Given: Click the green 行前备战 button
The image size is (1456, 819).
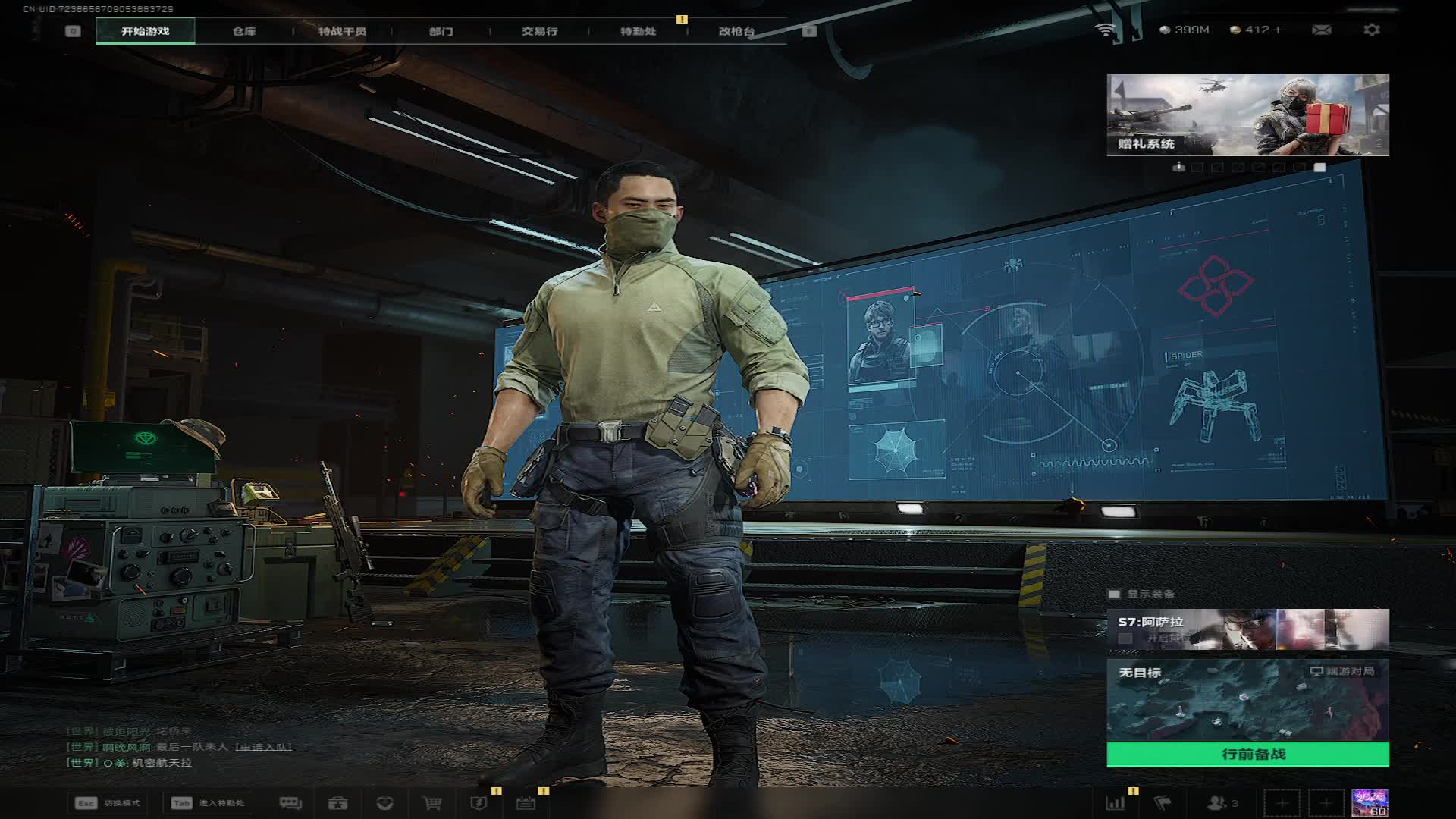Looking at the screenshot, I should [1247, 754].
